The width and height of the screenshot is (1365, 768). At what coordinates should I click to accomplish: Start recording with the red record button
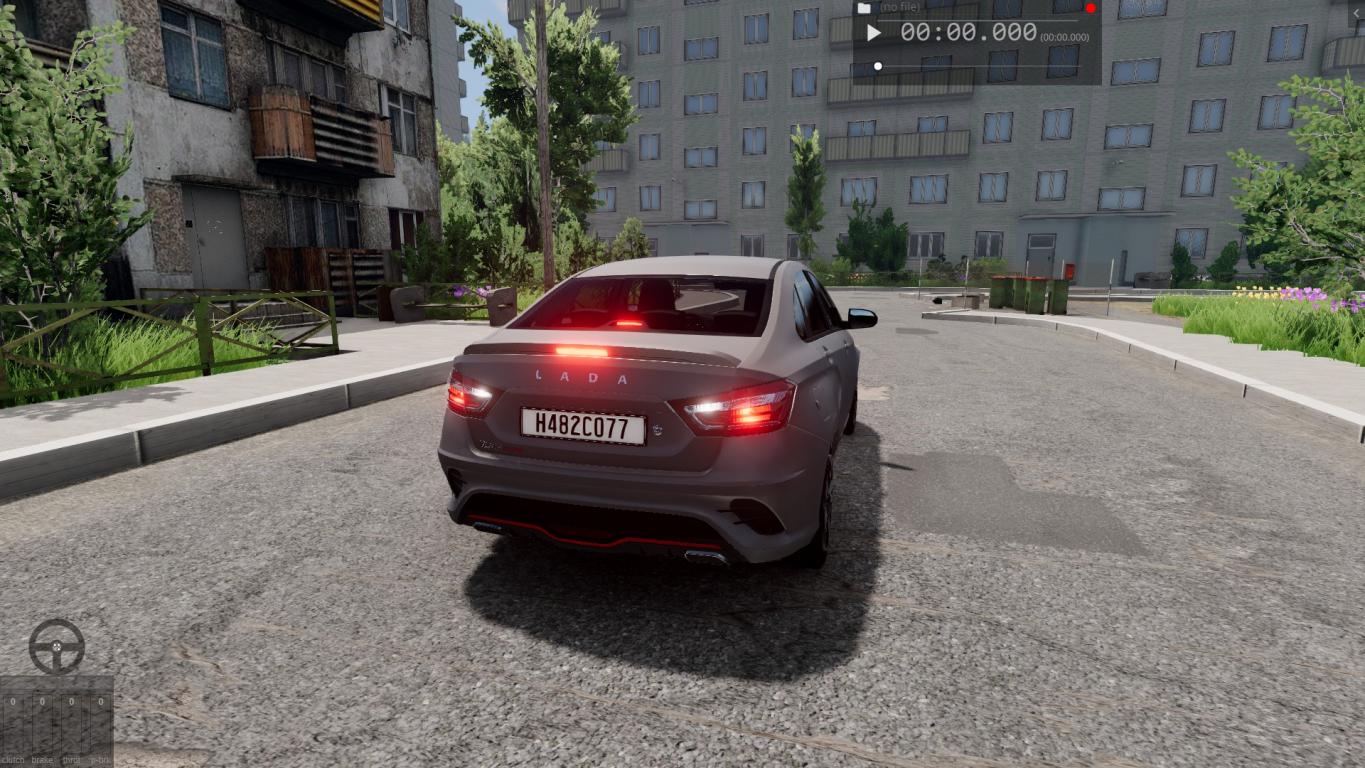tap(1090, 8)
